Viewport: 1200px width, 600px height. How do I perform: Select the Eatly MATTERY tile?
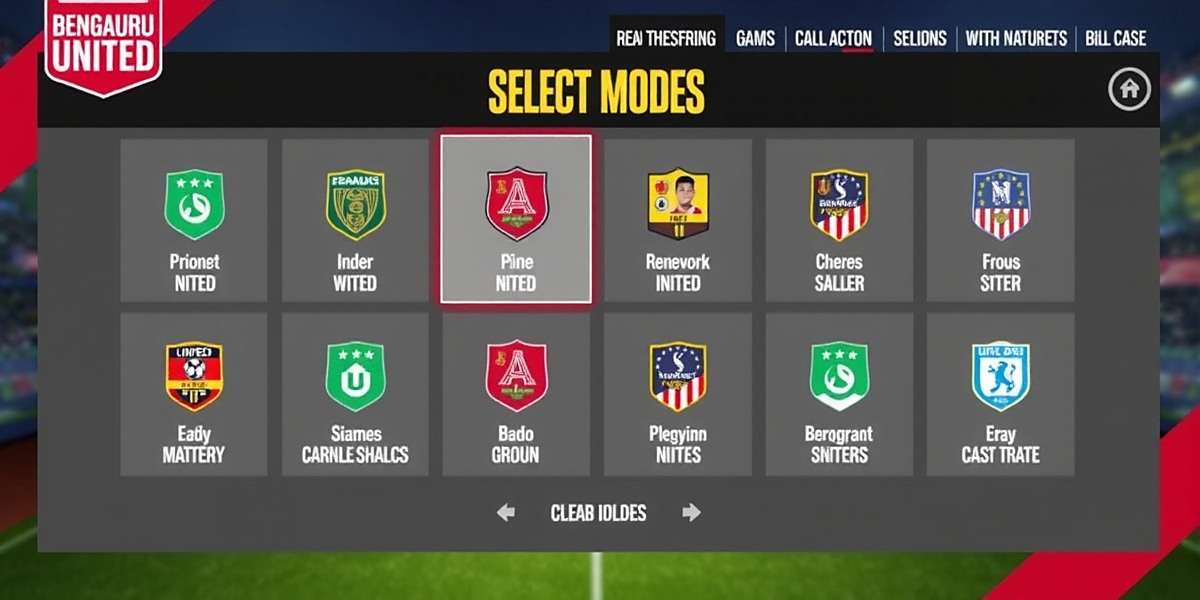194,395
